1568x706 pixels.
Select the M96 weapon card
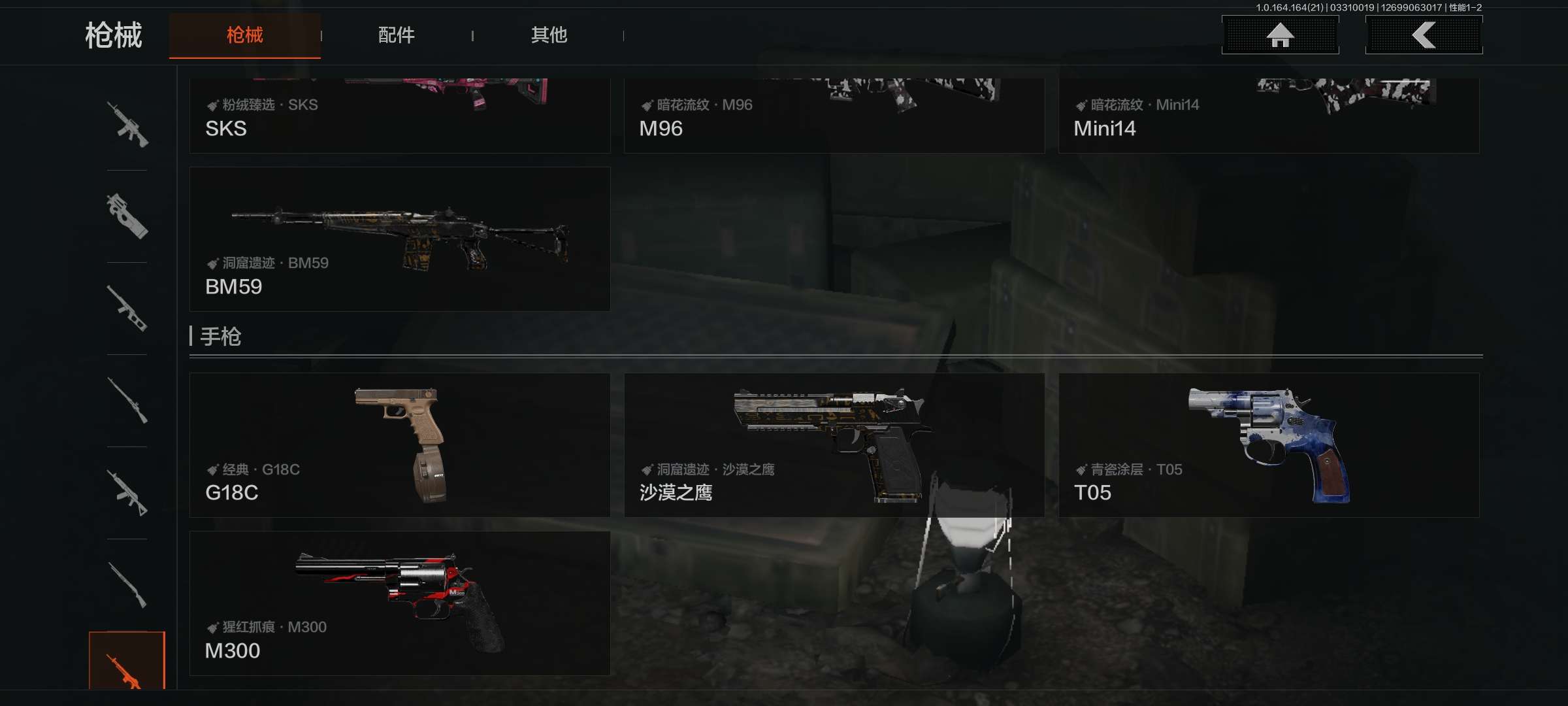834,116
